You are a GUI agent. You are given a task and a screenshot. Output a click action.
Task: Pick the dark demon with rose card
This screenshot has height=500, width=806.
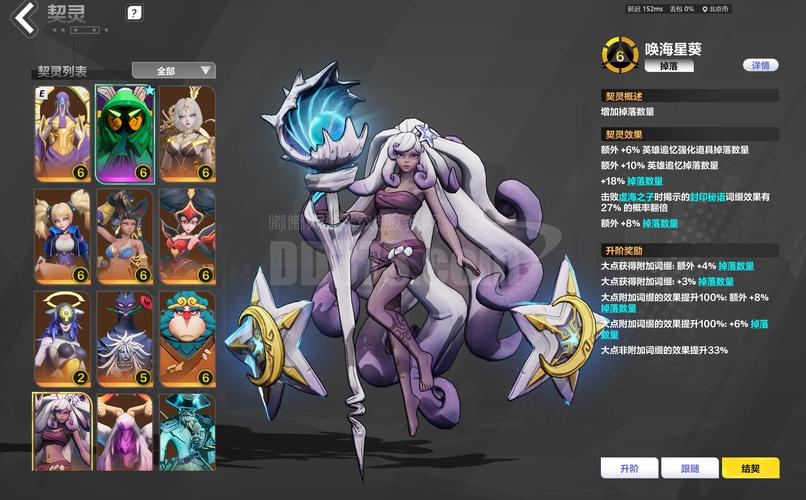coord(124,338)
